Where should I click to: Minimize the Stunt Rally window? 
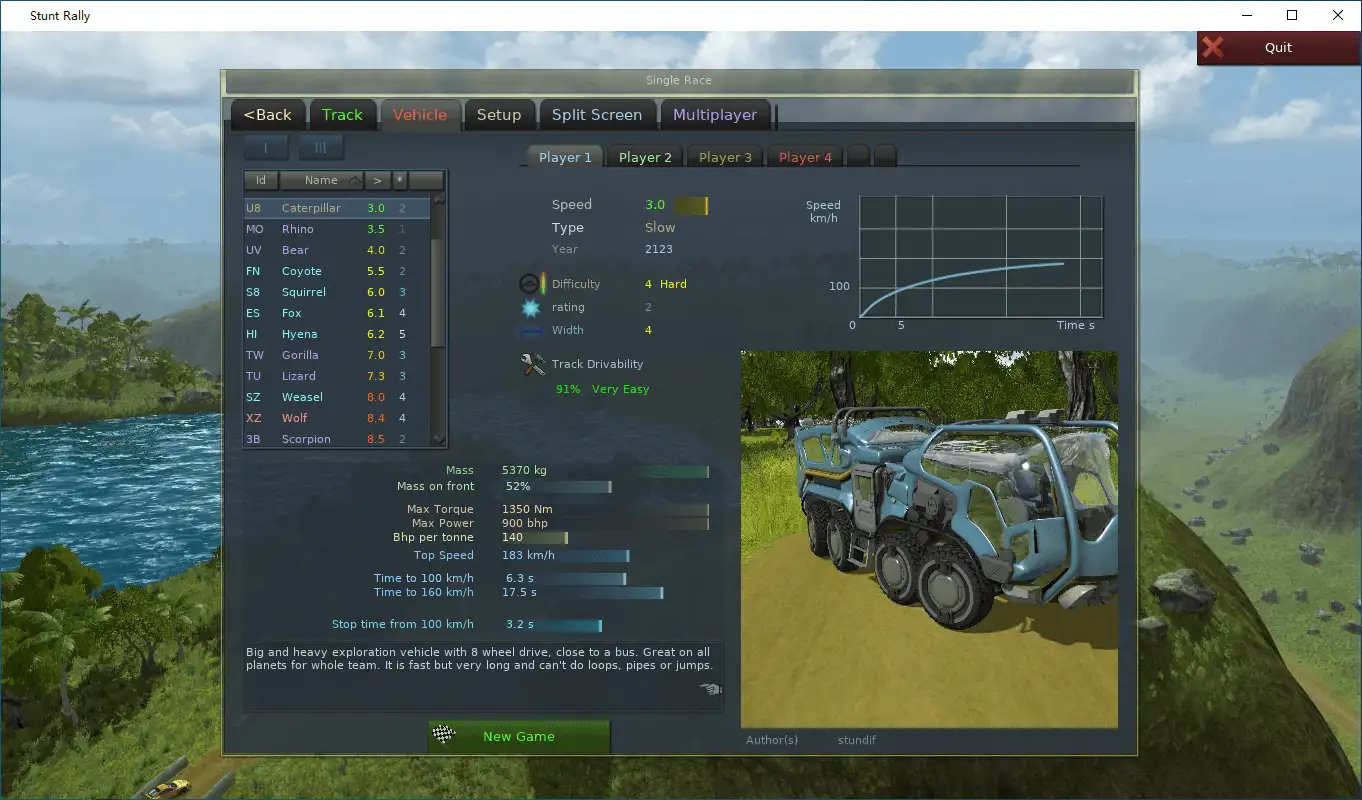point(1246,15)
